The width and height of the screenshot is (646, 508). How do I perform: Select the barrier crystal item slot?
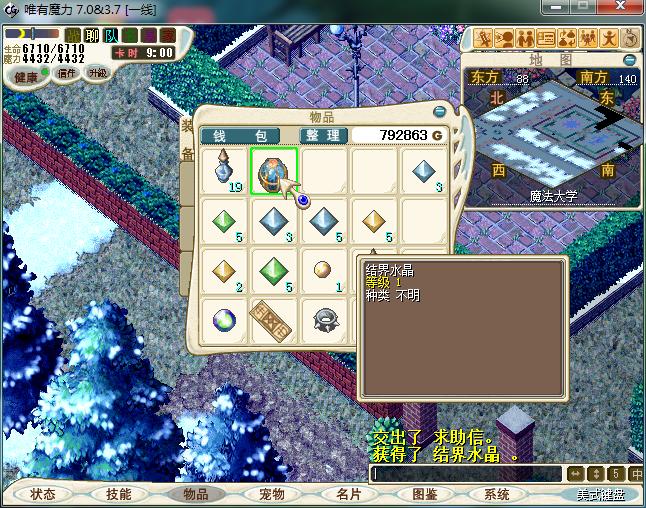pos(274,171)
